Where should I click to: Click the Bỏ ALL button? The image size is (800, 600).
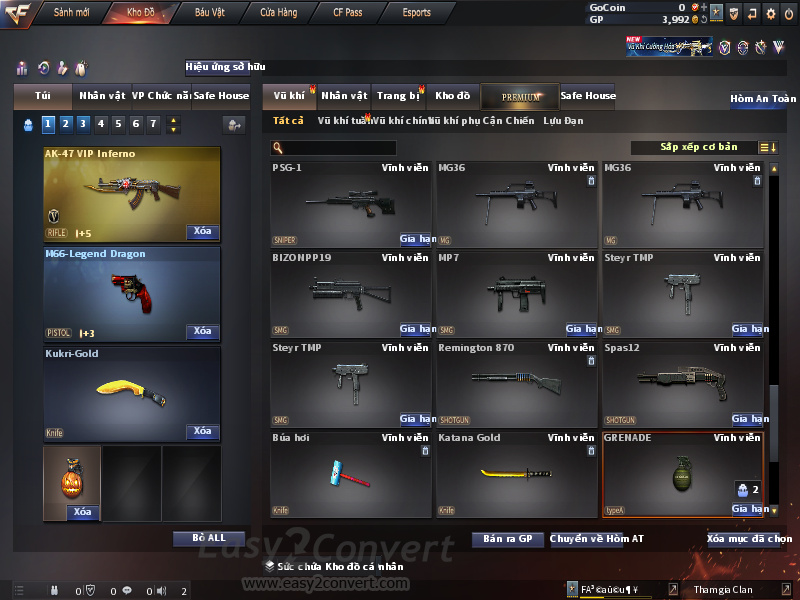tap(209, 538)
